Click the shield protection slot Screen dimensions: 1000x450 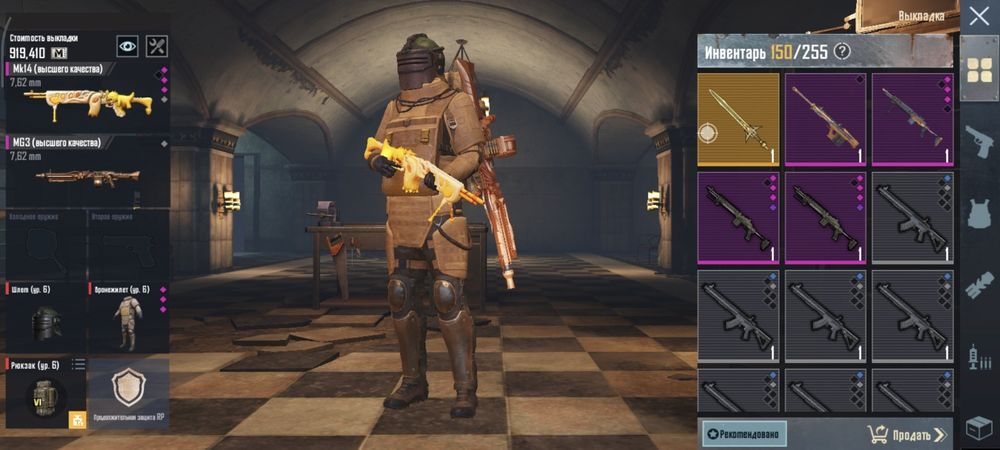pos(130,392)
